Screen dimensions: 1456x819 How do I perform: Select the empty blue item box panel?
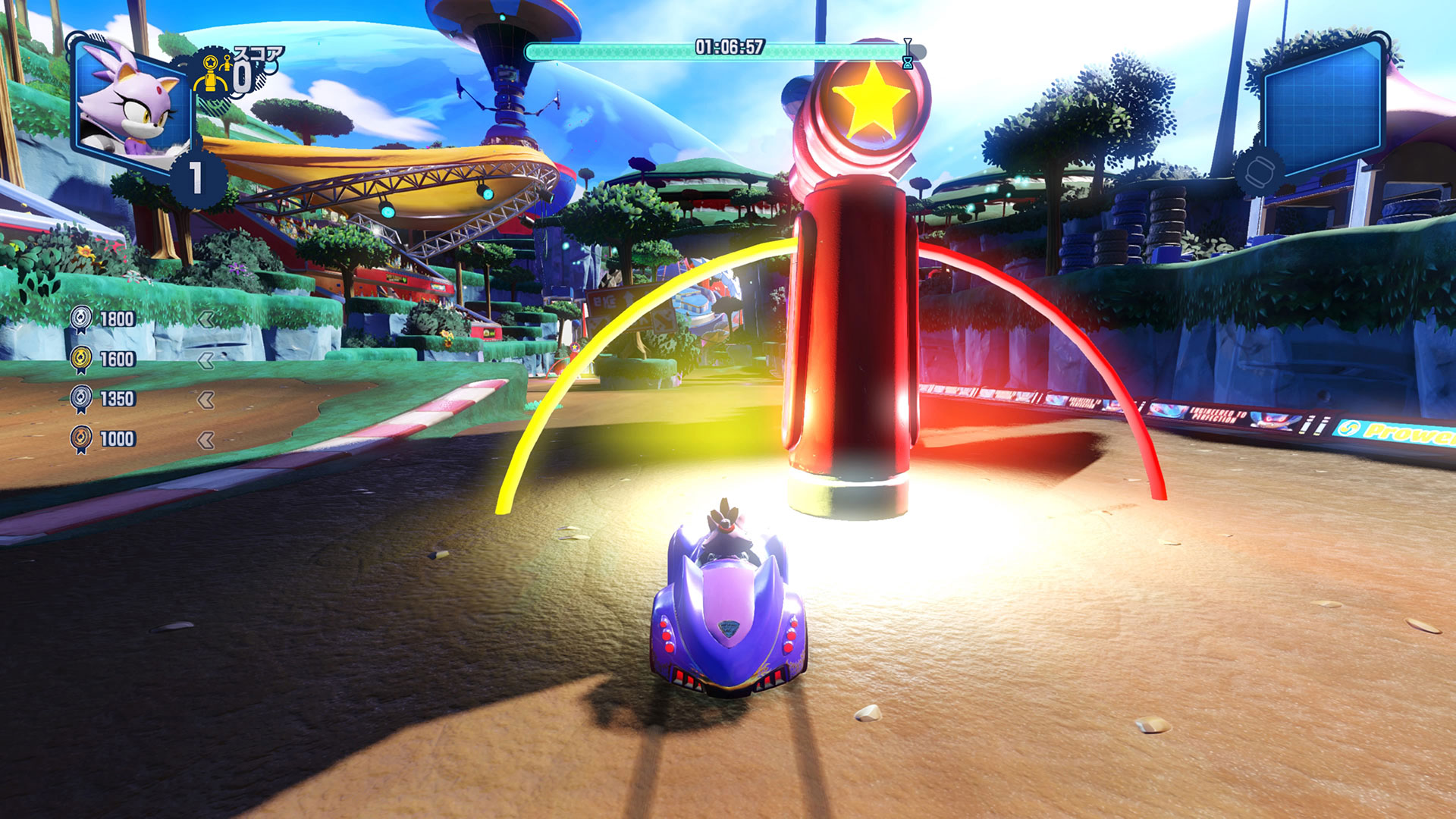1323,110
